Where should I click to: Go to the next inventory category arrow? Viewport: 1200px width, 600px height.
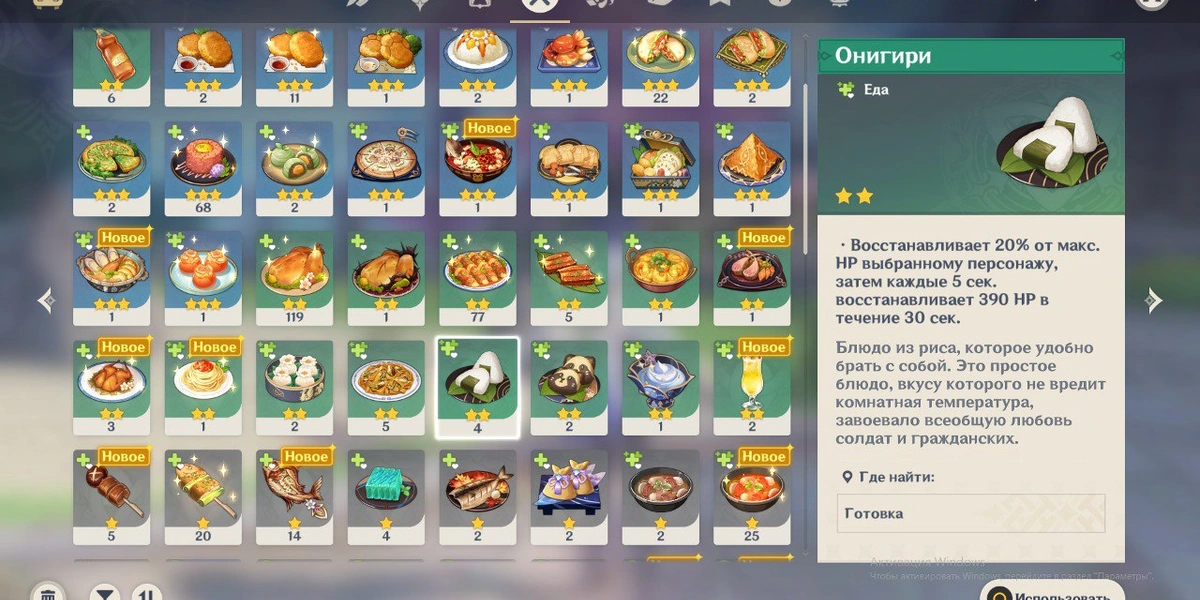tap(1153, 300)
